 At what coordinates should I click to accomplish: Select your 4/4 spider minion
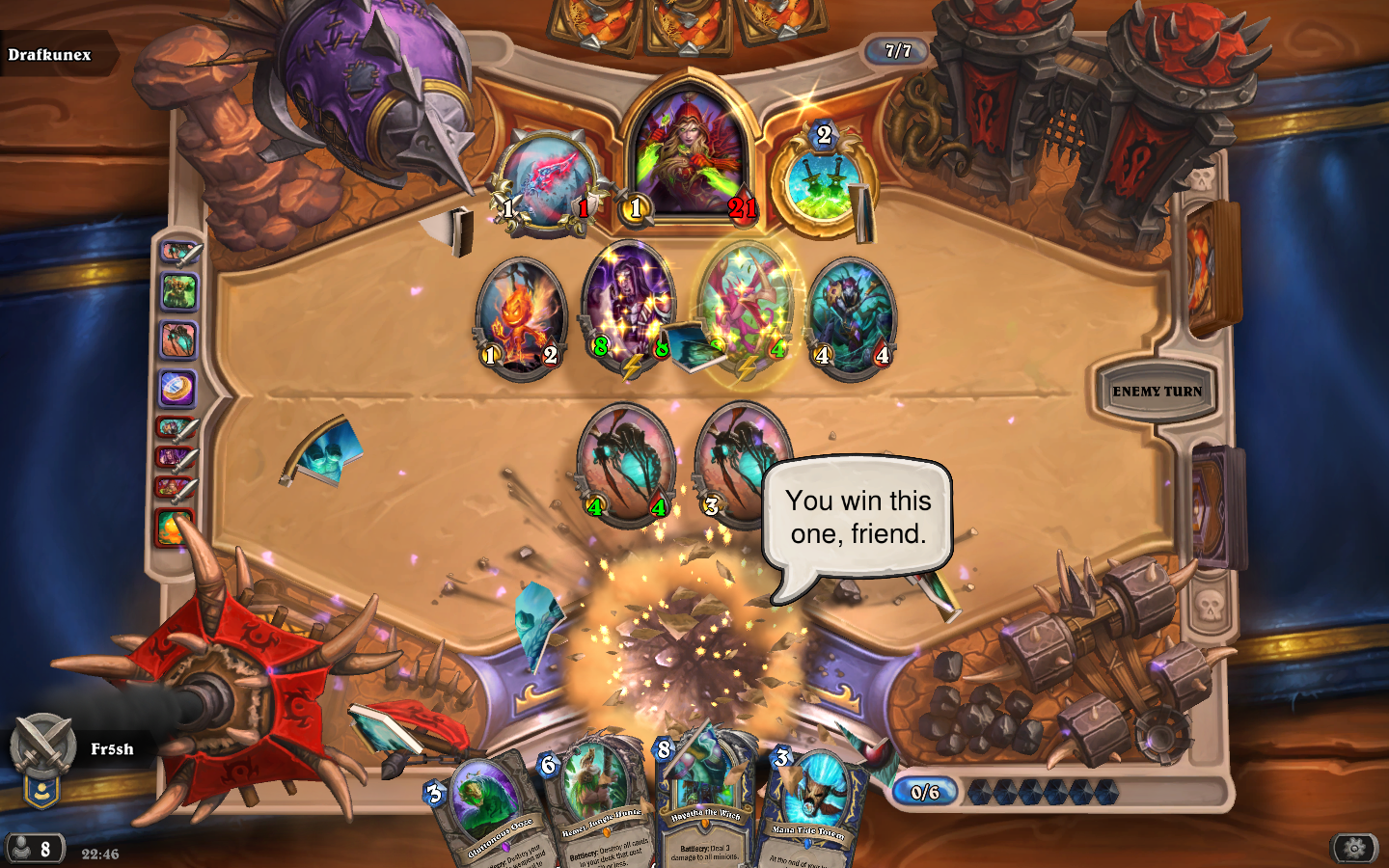(626, 463)
